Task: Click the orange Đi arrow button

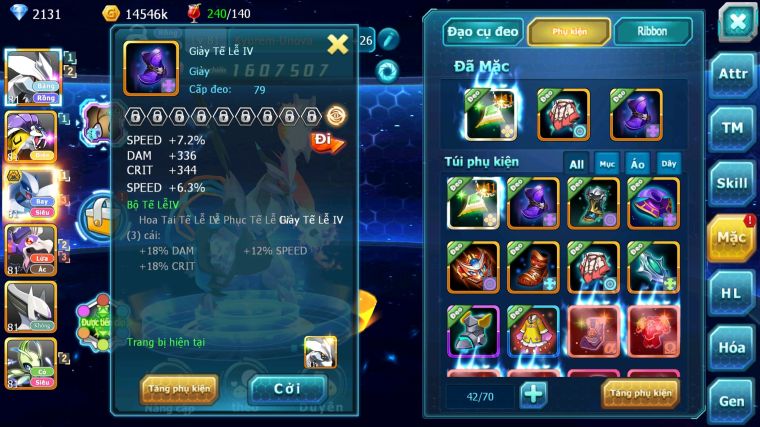Action: (327, 142)
